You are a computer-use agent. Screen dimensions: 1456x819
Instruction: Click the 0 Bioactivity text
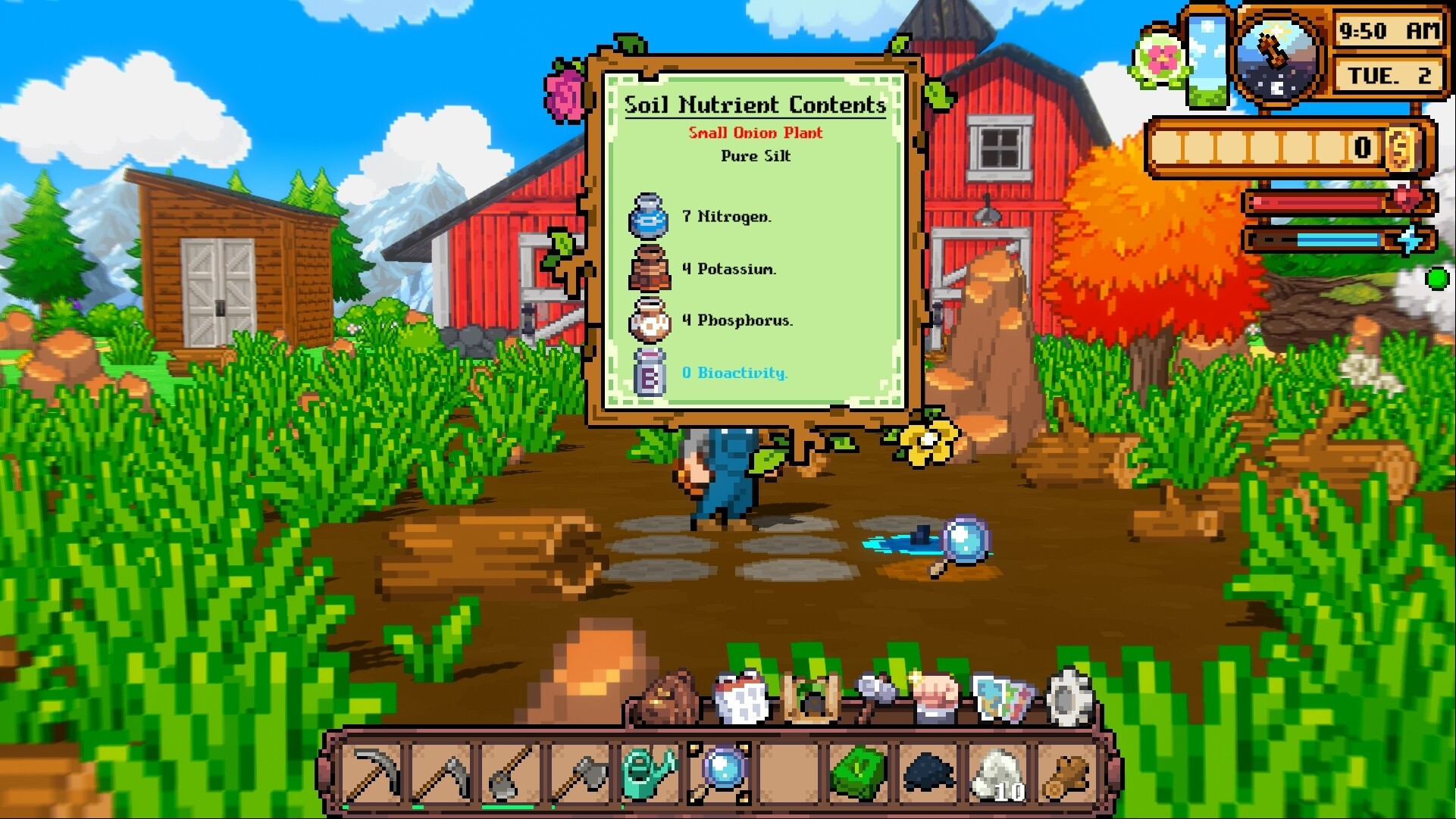tap(732, 374)
